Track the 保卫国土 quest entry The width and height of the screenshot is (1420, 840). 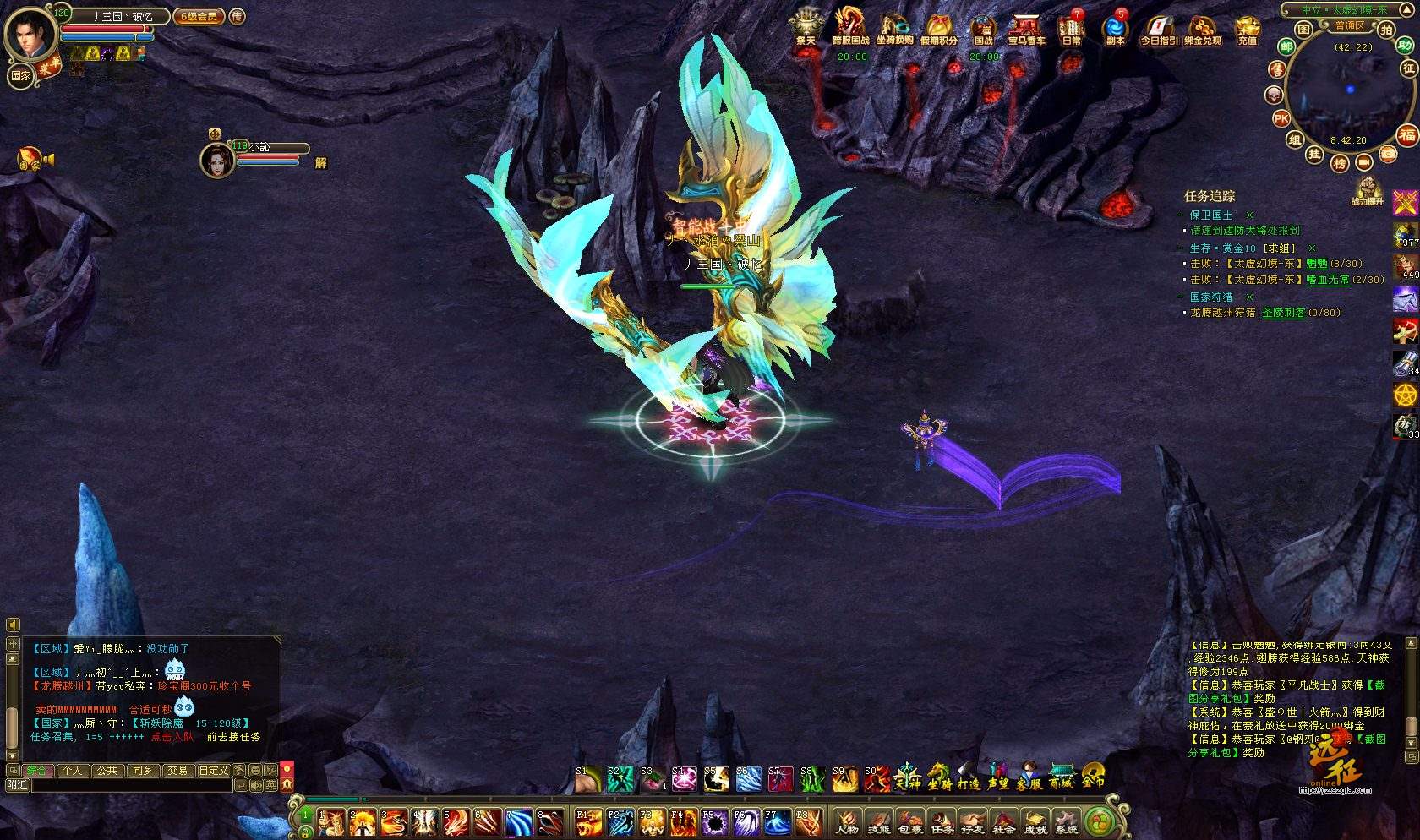pos(1210,215)
